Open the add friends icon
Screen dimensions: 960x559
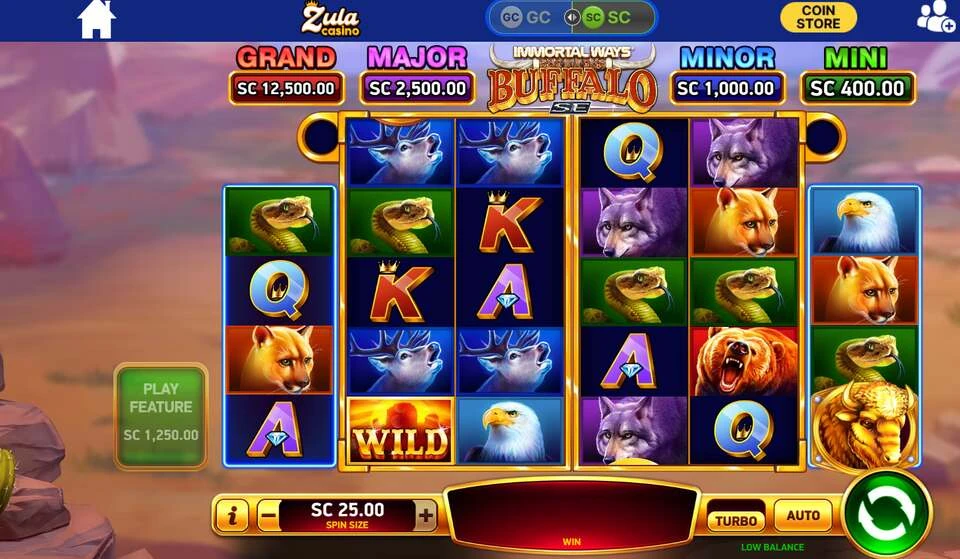point(935,17)
